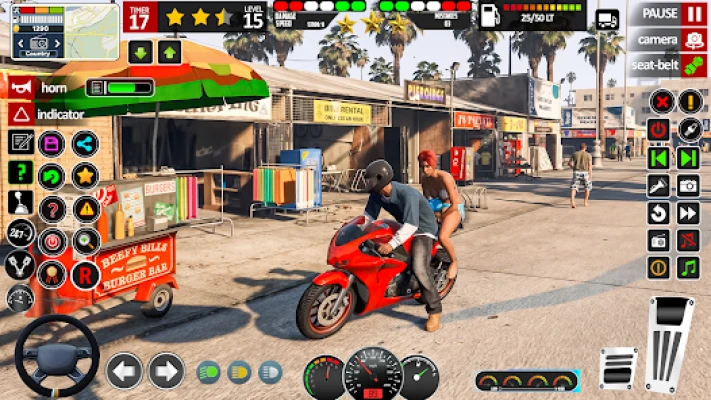
Task: Click the red power button on right panel
Action: 659,129
